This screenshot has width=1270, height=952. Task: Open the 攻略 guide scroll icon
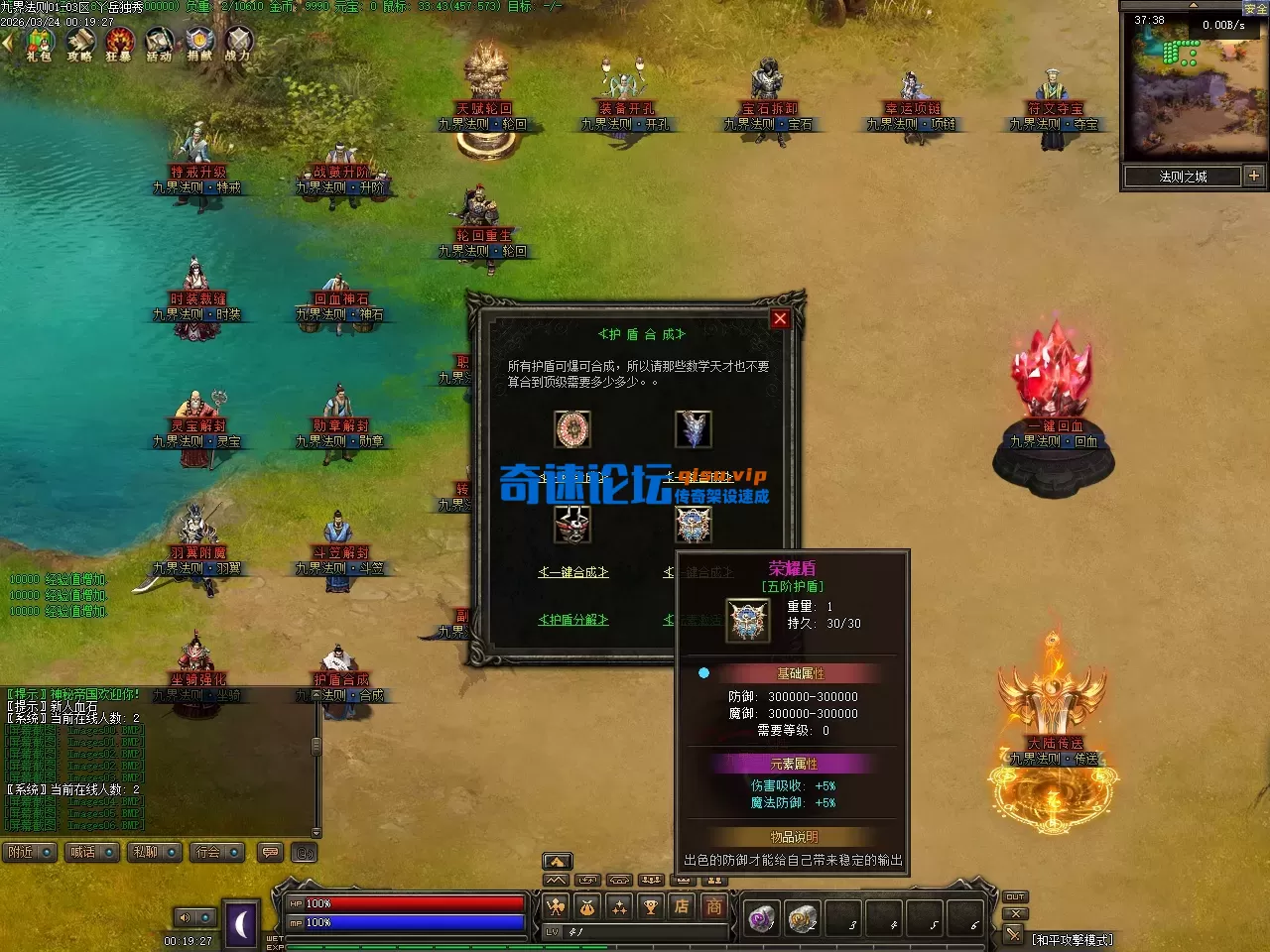[x=79, y=44]
